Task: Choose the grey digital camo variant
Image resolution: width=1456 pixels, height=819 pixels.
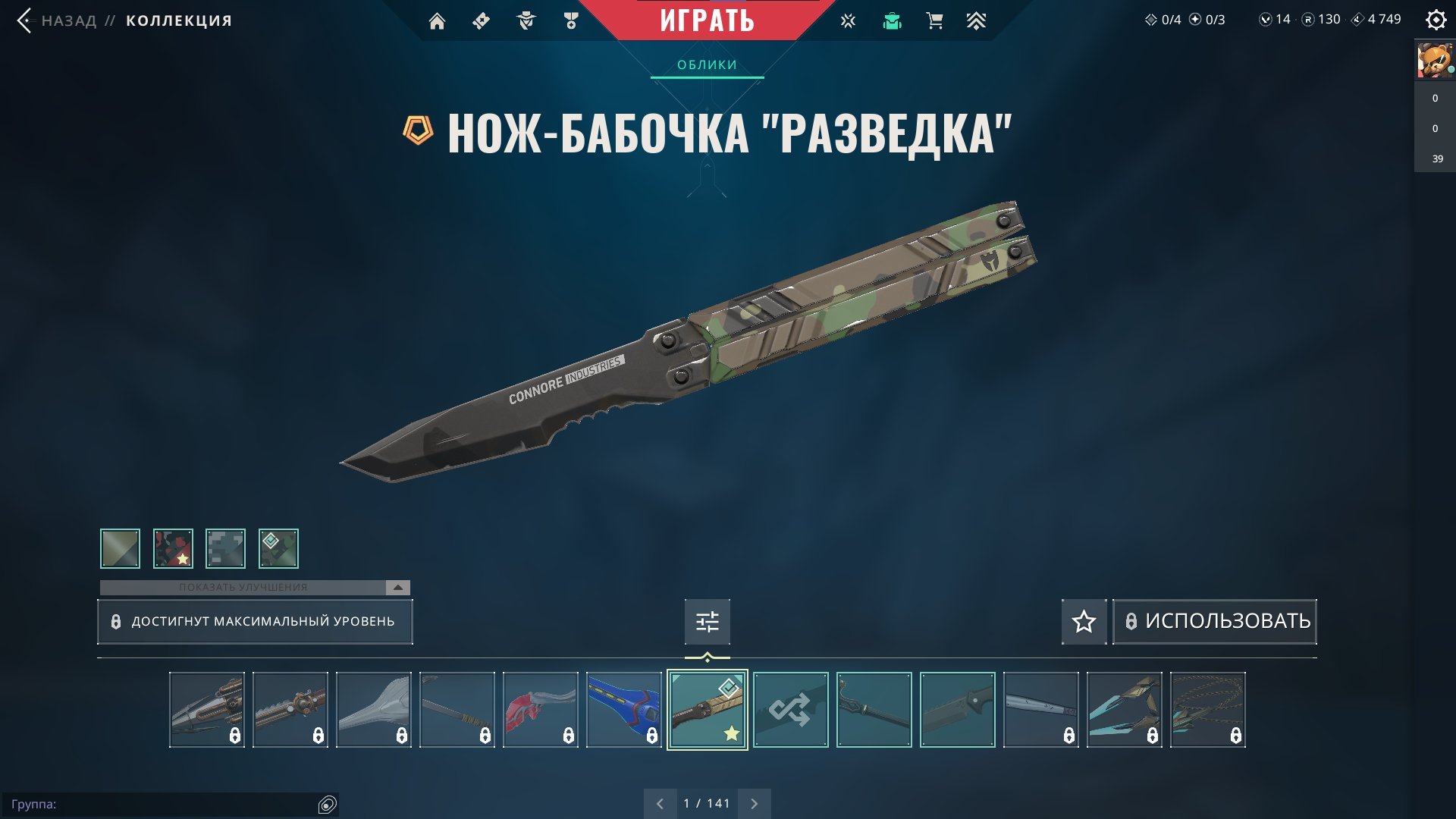Action: (x=225, y=548)
